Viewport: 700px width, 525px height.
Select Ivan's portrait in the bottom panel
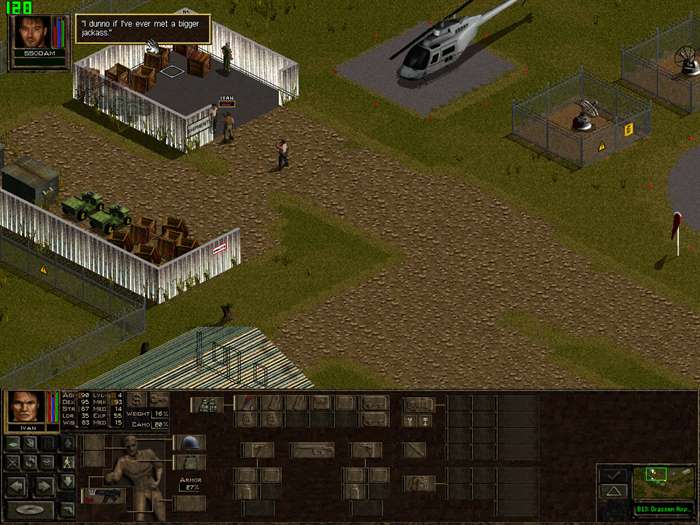25,407
